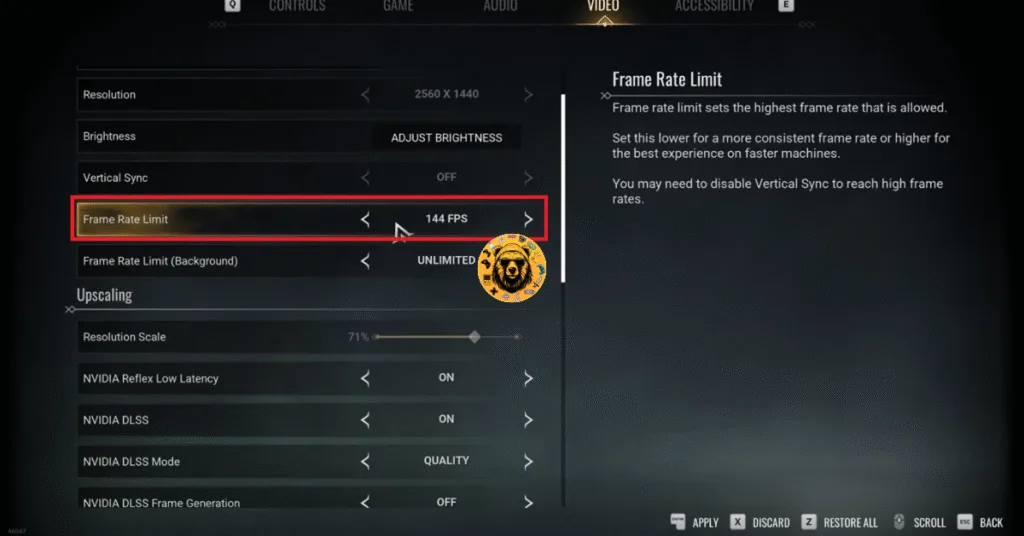Turn off NVIDIA DLSS using left arrow
Screen dimensions: 1024x536
point(365,420)
